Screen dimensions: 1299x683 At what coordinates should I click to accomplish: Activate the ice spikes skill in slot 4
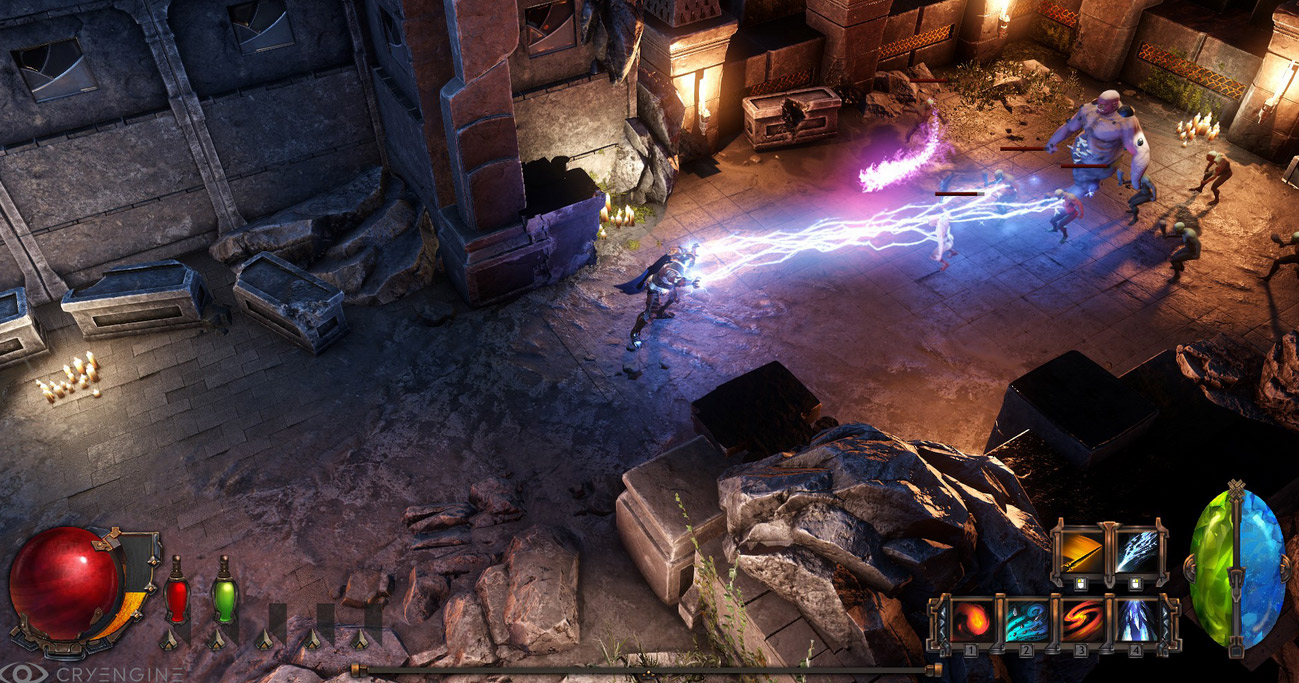tap(1135, 621)
